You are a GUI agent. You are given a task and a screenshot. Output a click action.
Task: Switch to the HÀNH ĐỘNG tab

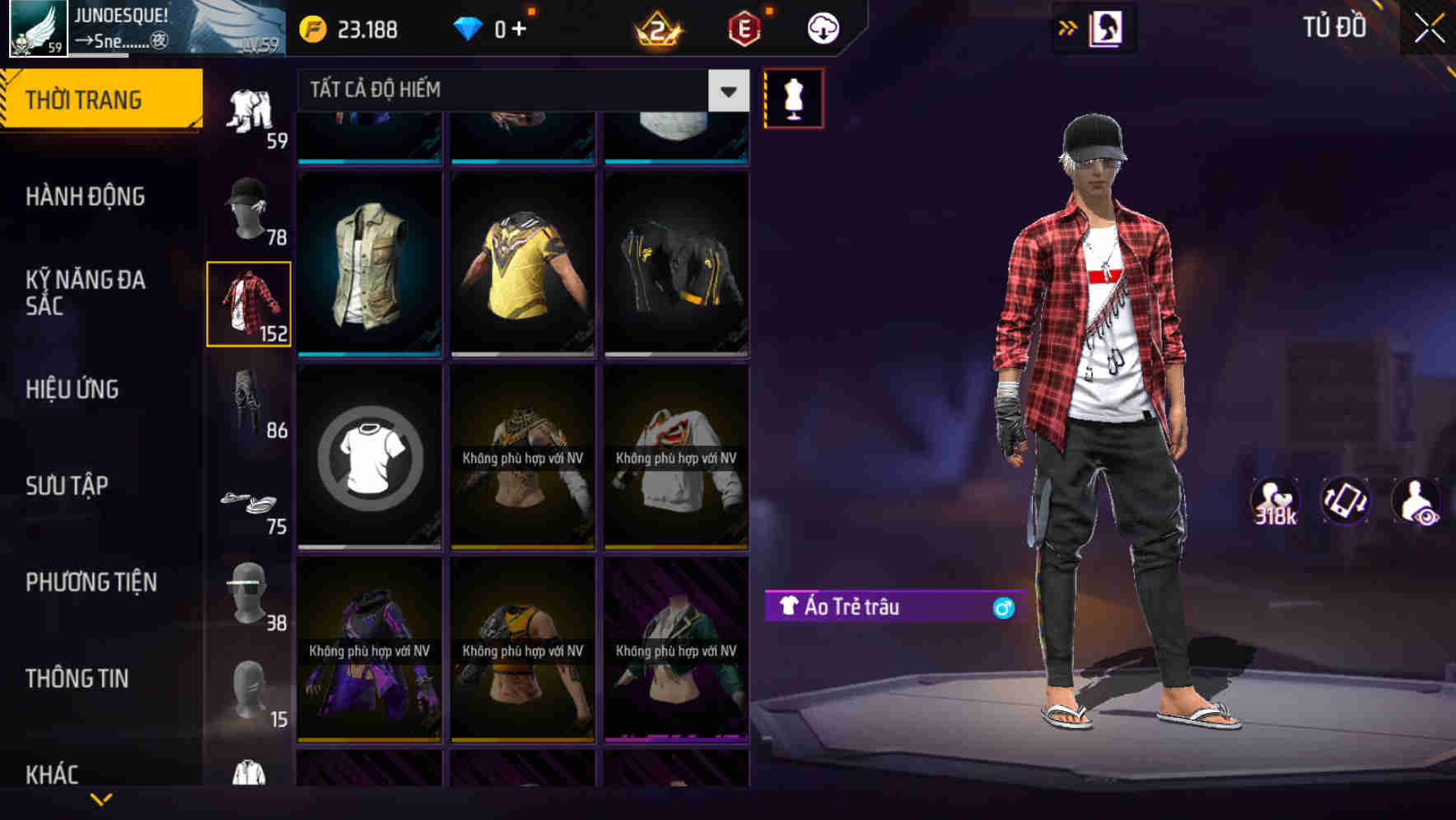85,197
